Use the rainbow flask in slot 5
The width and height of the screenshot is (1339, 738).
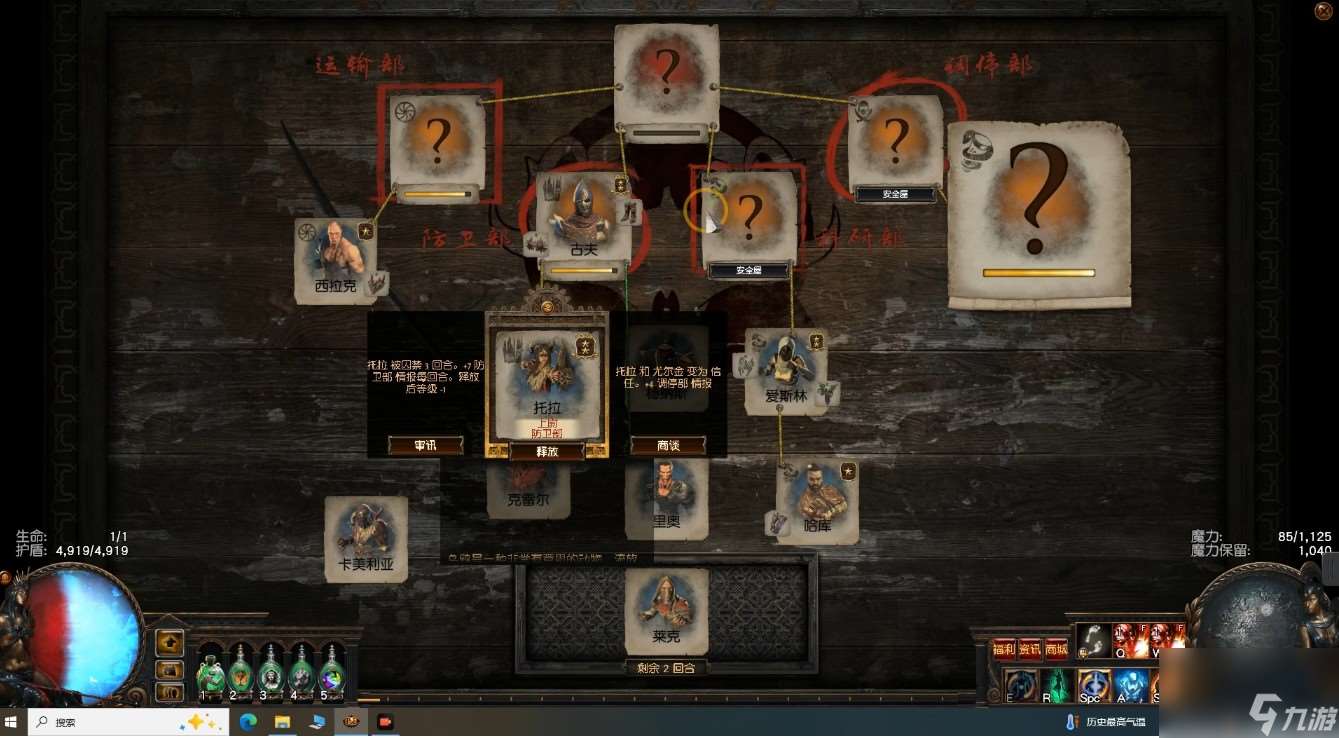tap(331, 673)
